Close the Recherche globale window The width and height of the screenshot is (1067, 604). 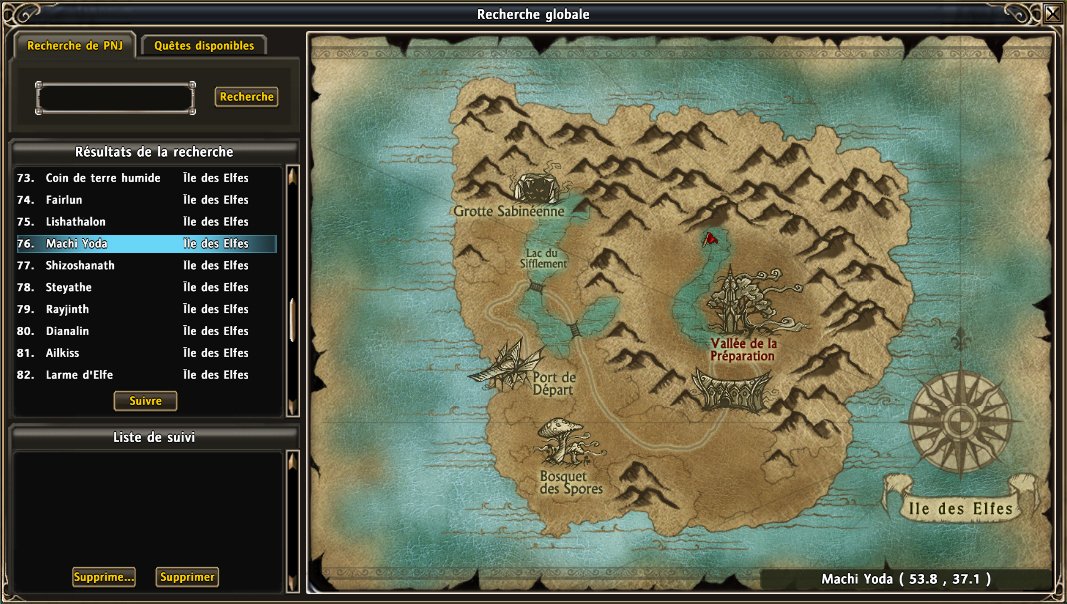1053,13
